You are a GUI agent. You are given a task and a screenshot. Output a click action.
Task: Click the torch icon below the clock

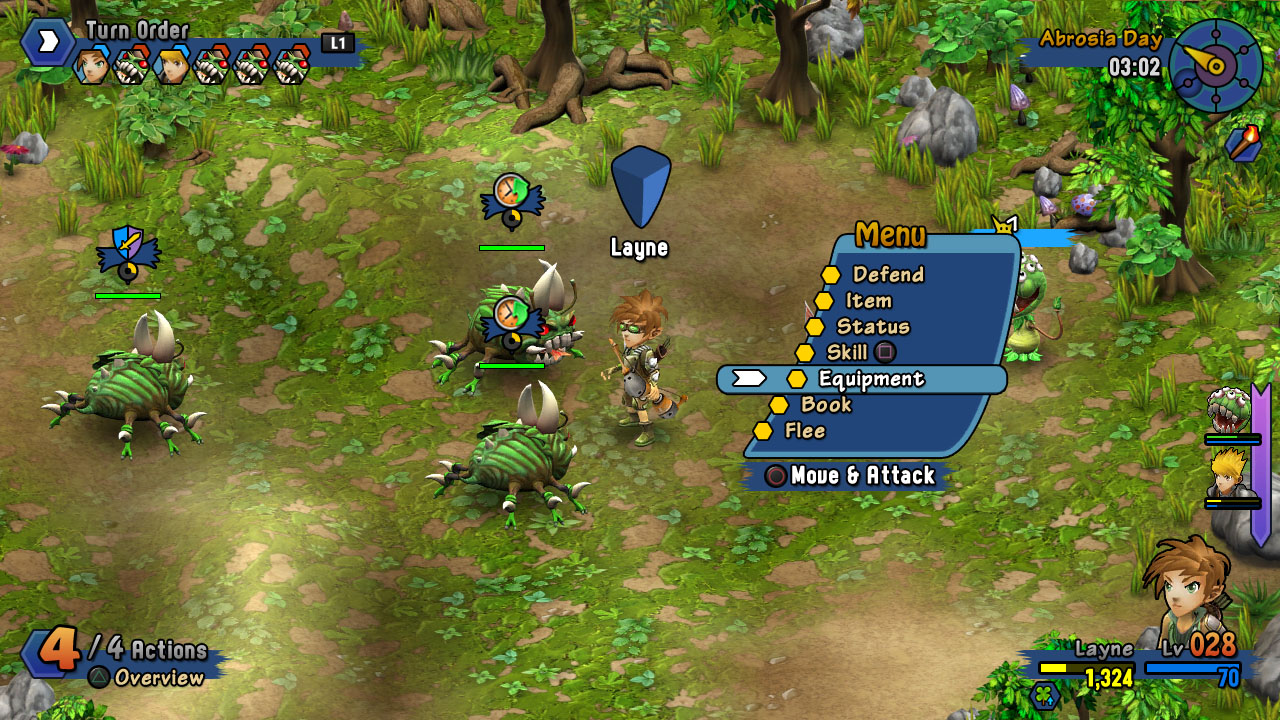point(1243,144)
